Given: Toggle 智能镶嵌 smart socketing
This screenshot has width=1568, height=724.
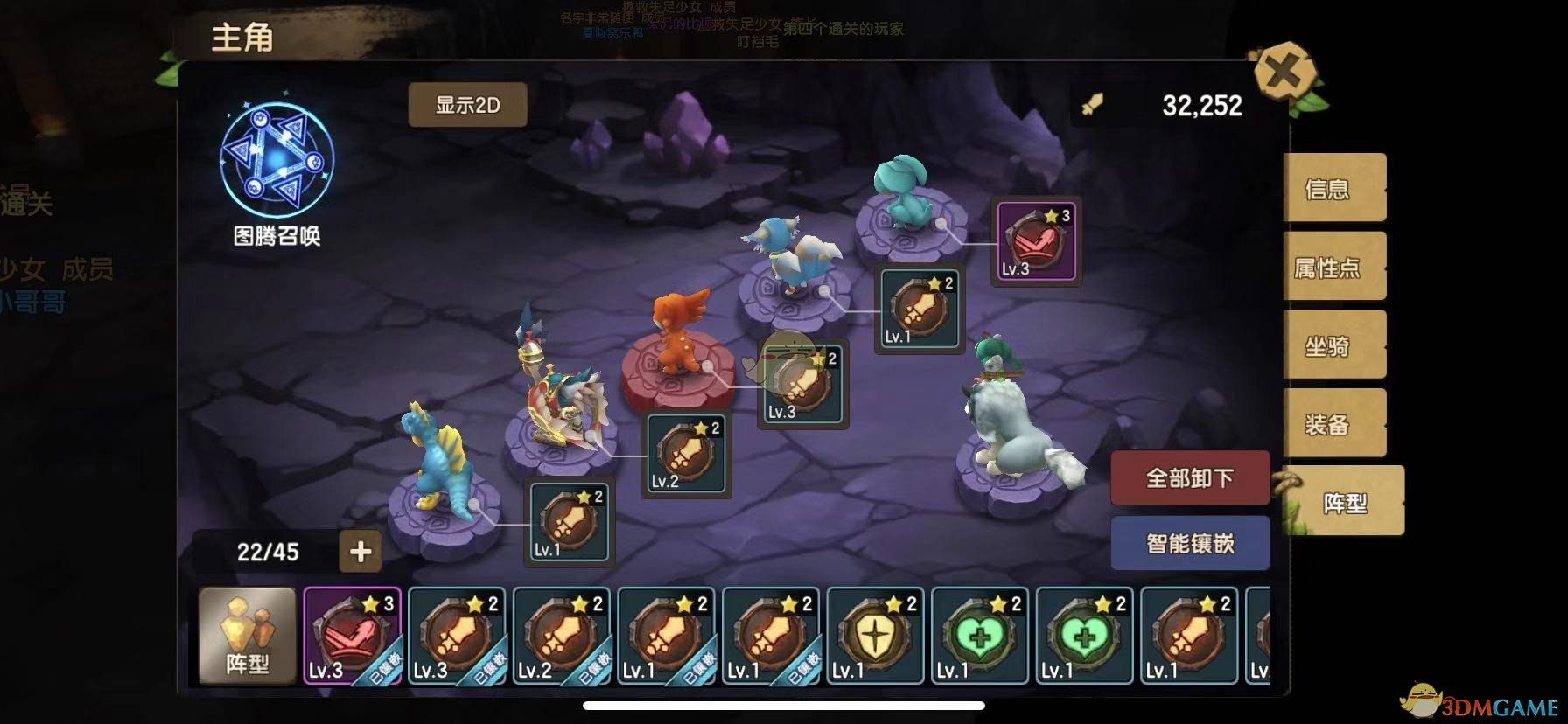Looking at the screenshot, I should pyautogui.click(x=1189, y=542).
